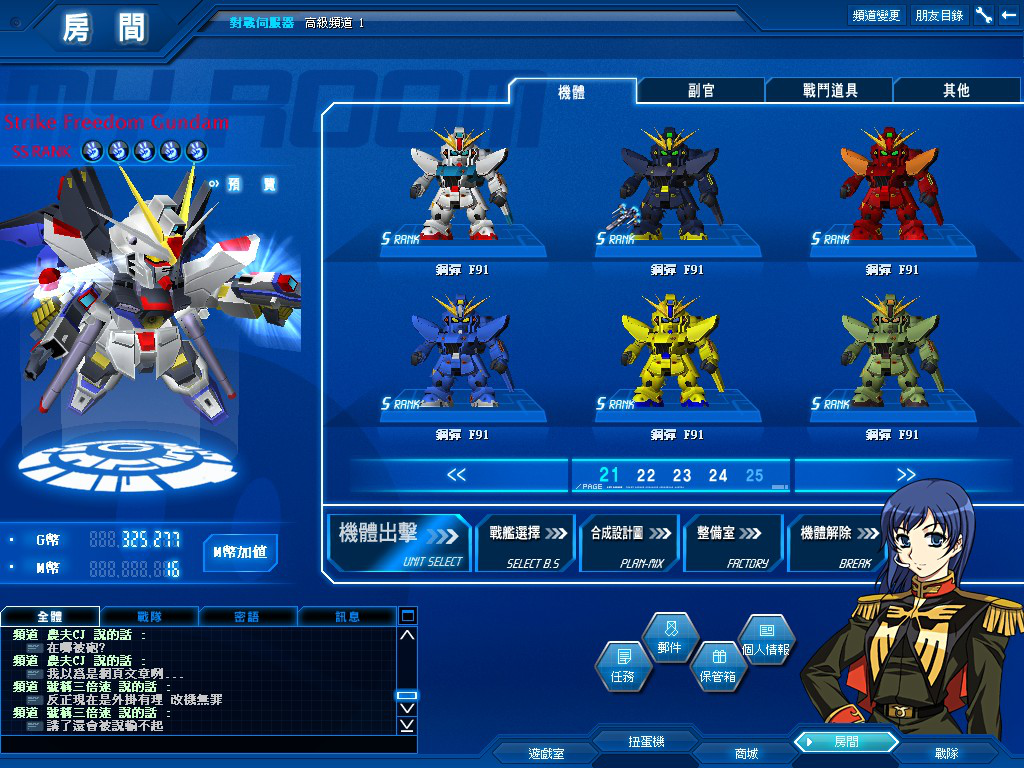
Task: Open the 頻道變更 channel change button
Action: [876, 15]
